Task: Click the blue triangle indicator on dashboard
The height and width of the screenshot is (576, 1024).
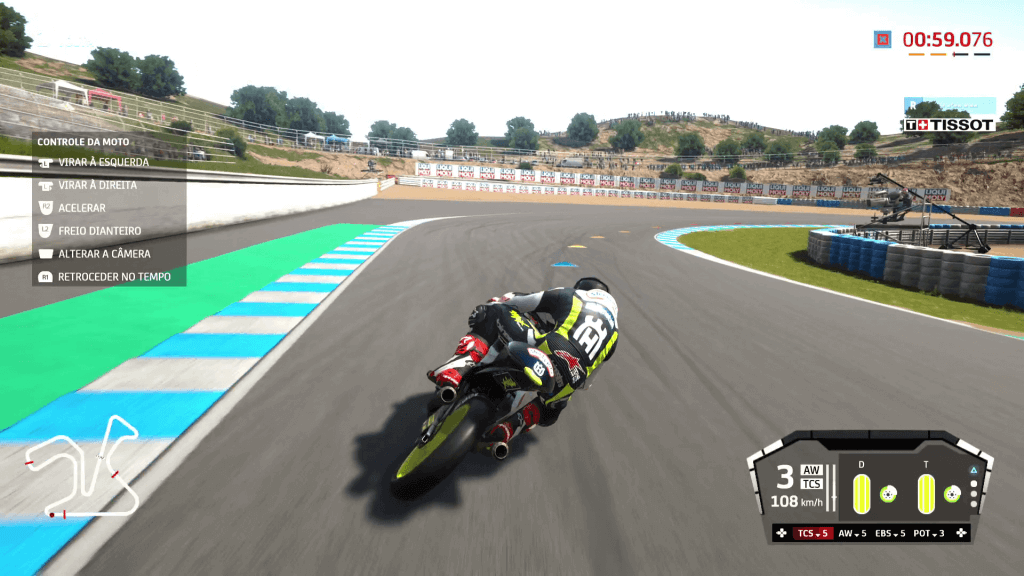Action: point(972,469)
